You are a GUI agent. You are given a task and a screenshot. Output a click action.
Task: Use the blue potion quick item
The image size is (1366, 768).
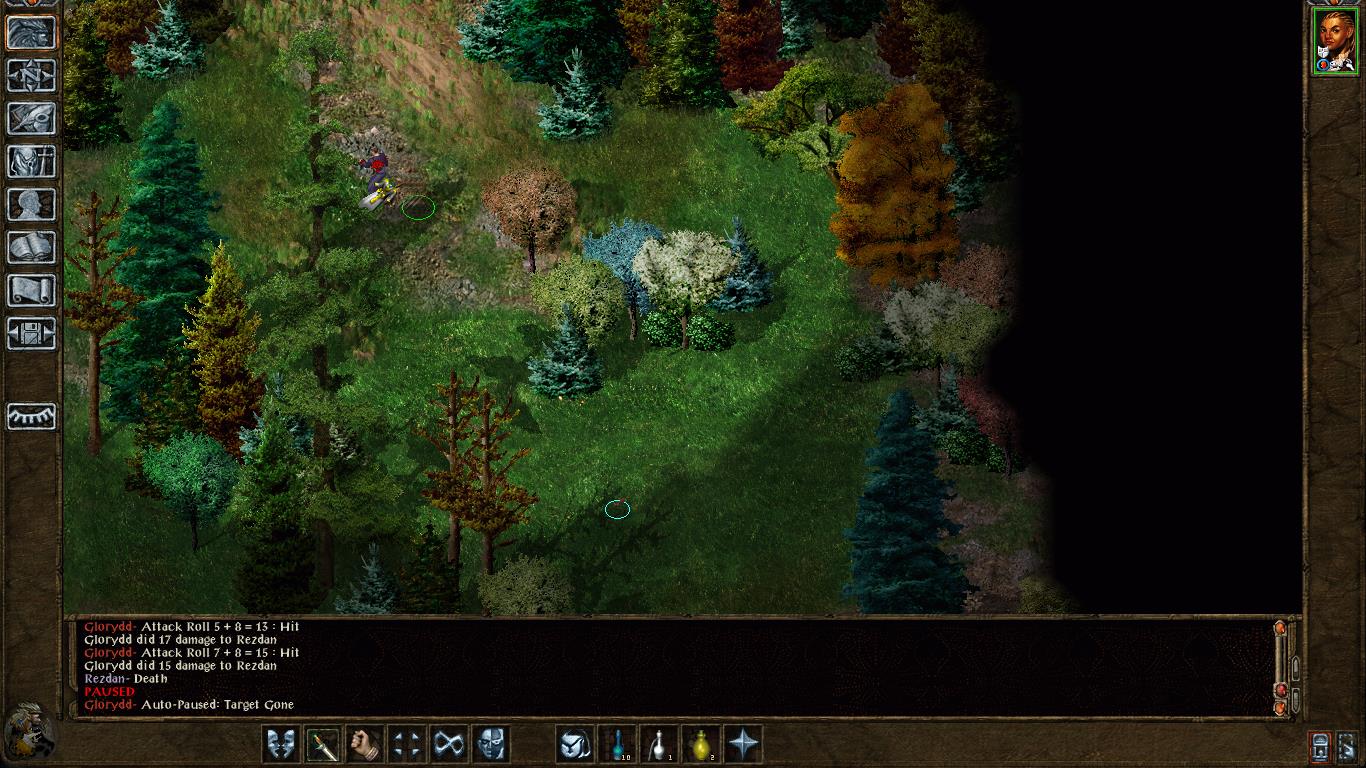coord(617,744)
